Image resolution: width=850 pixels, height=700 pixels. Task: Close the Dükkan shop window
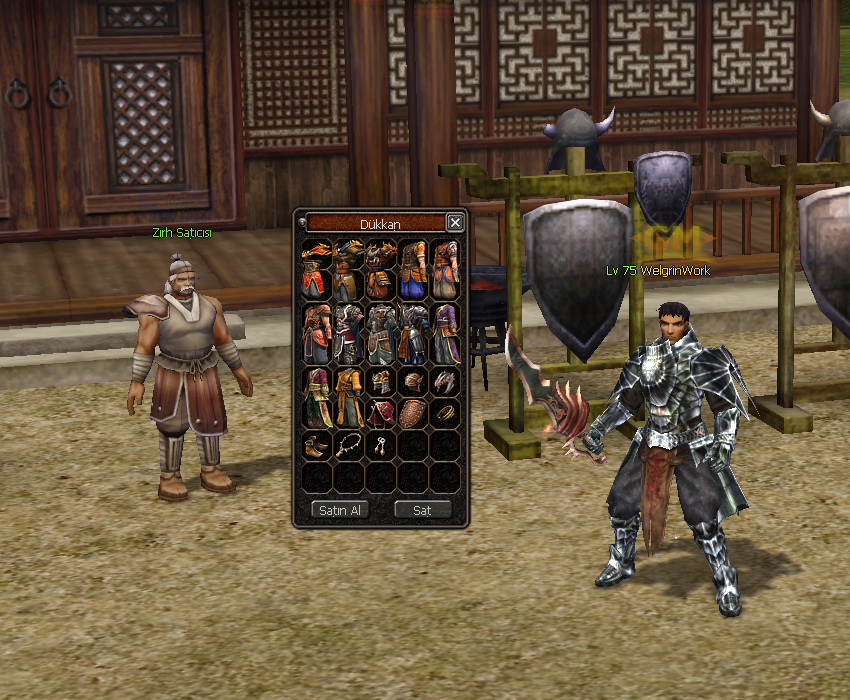point(455,222)
